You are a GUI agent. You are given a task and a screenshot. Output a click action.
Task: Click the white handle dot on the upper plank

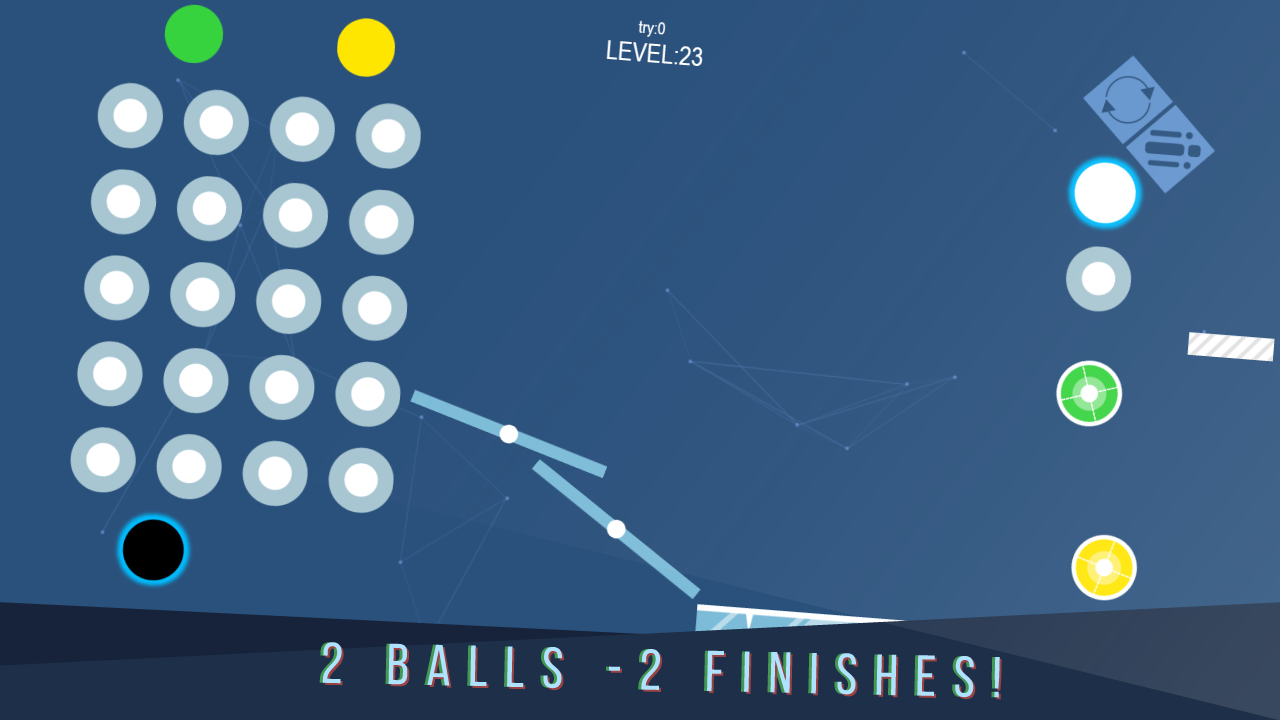click(510, 434)
